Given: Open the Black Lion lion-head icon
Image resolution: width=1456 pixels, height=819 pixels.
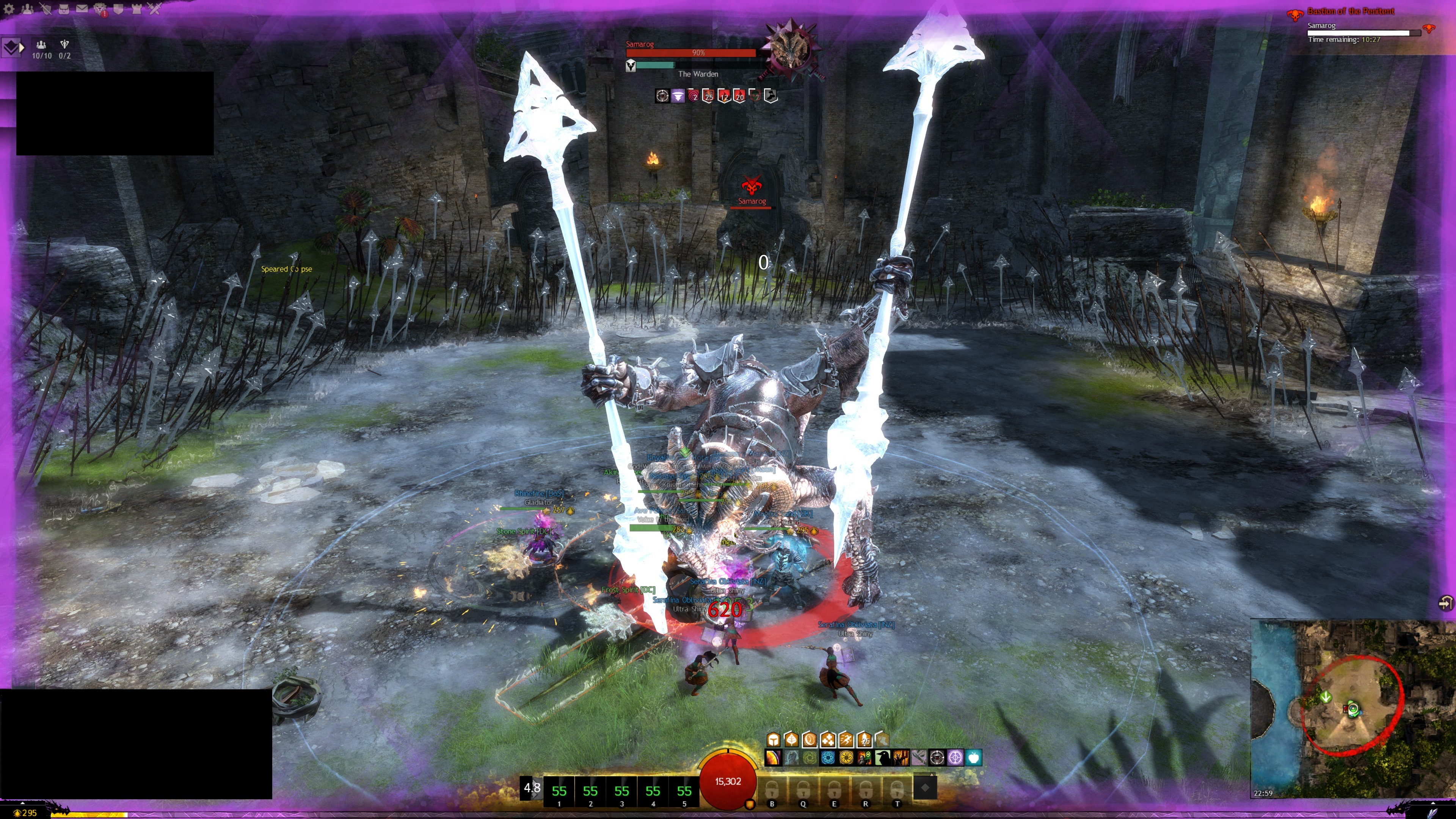Looking at the screenshot, I should 100,8.
